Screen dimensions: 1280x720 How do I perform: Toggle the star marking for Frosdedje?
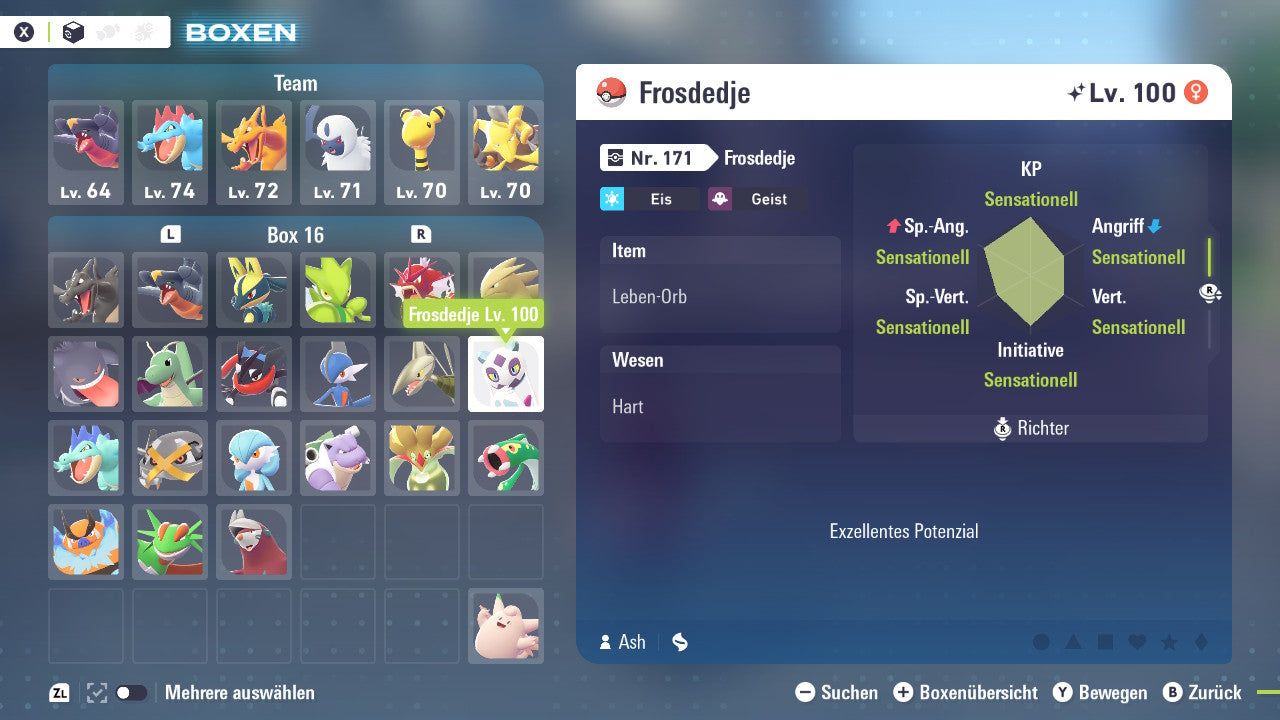[1168, 642]
